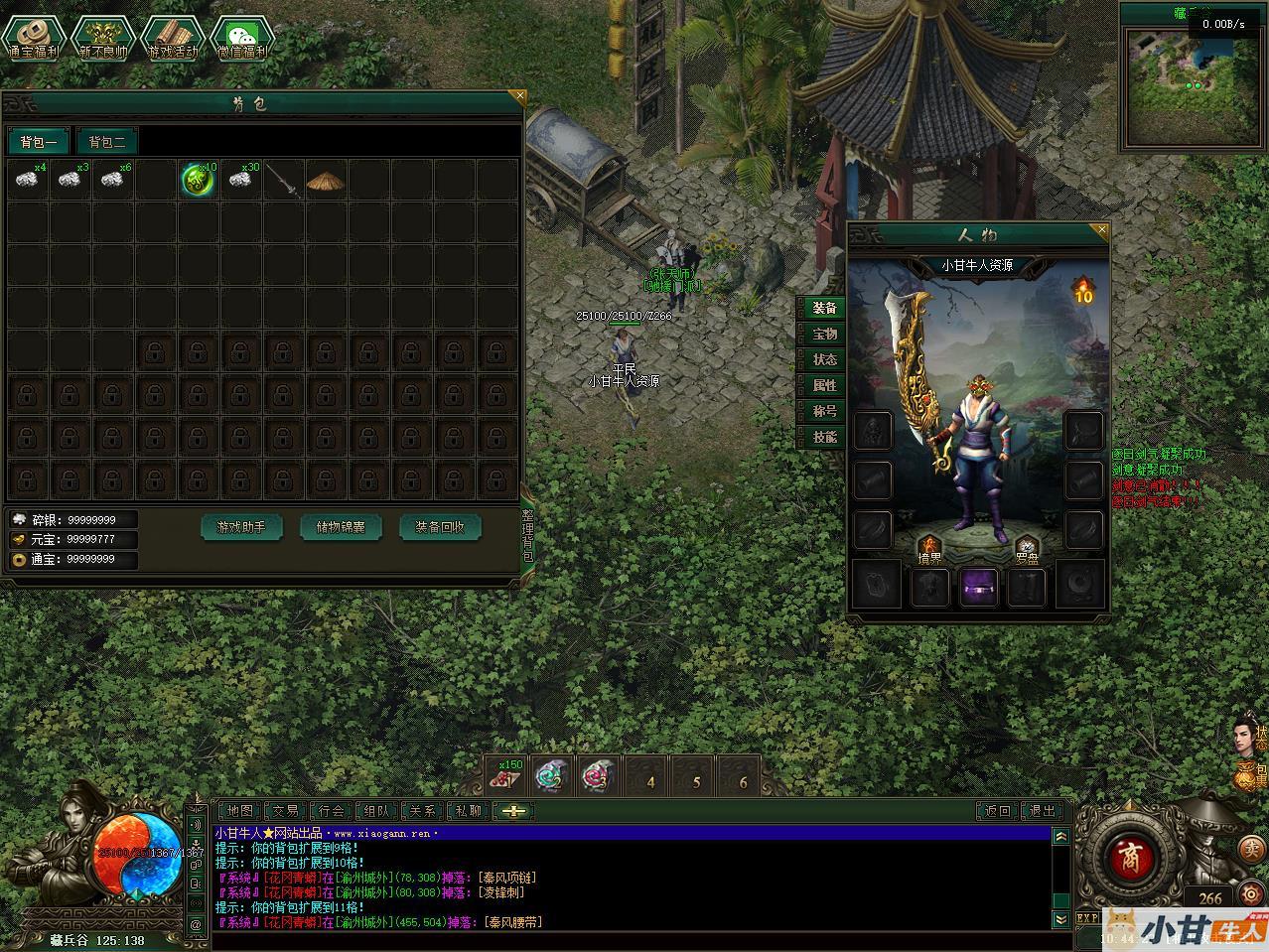Select the sword item in bag

pos(283,181)
